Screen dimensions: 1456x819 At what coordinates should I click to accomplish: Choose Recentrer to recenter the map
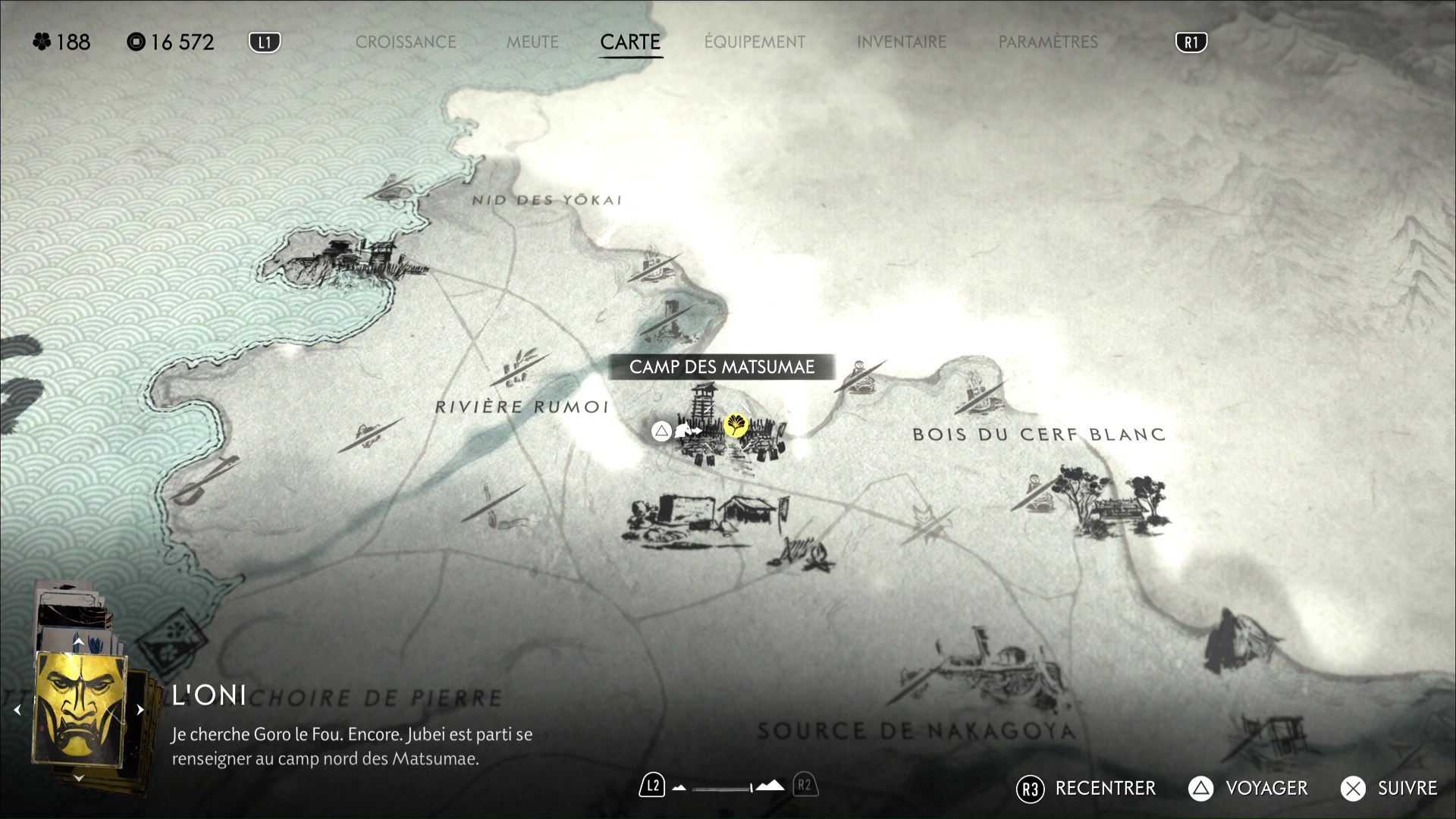tap(1086, 789)
